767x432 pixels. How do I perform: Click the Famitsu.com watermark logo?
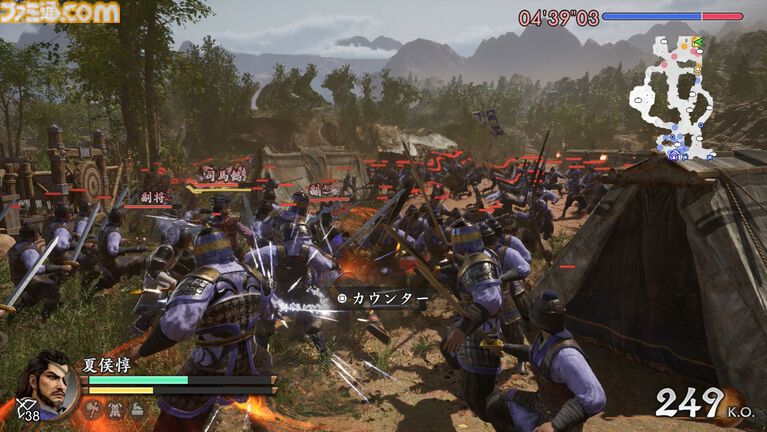[60, 12]
